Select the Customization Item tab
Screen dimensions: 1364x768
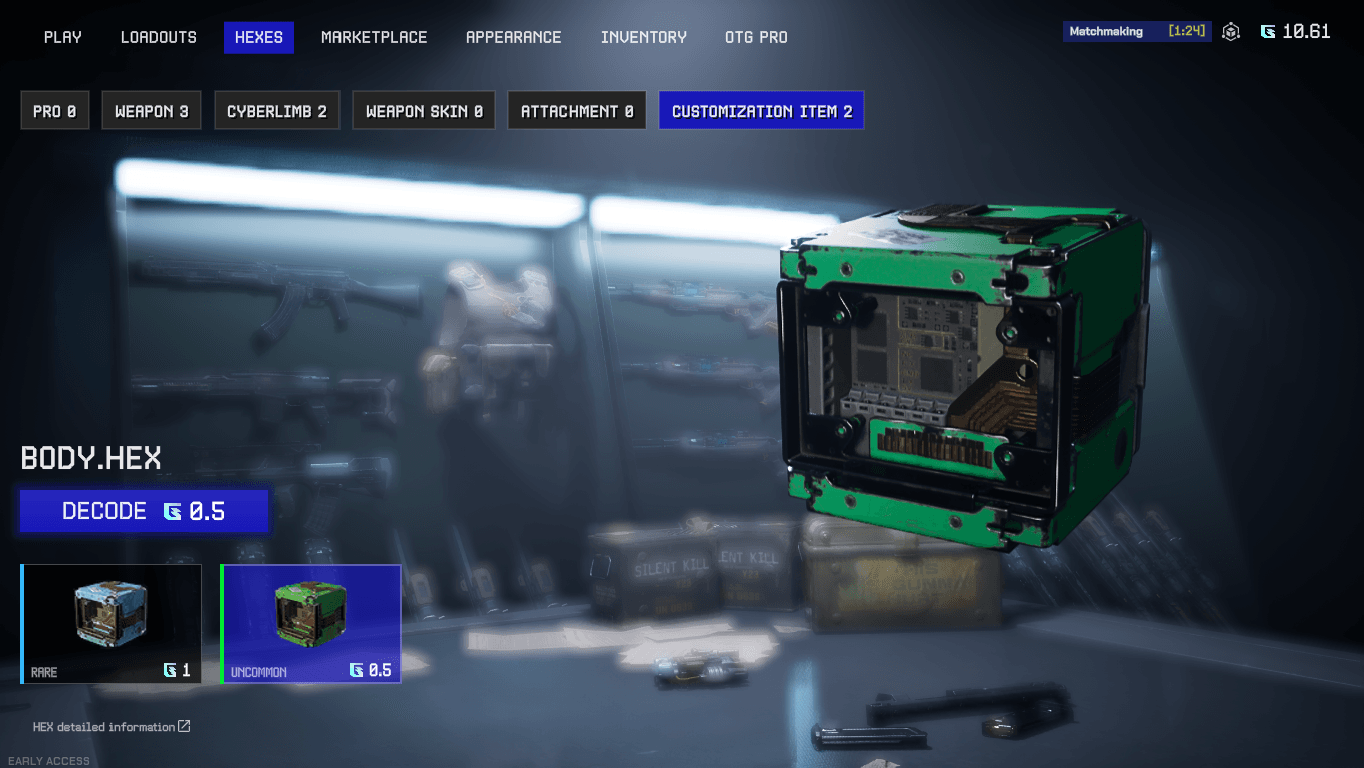[x=762, y=111]
